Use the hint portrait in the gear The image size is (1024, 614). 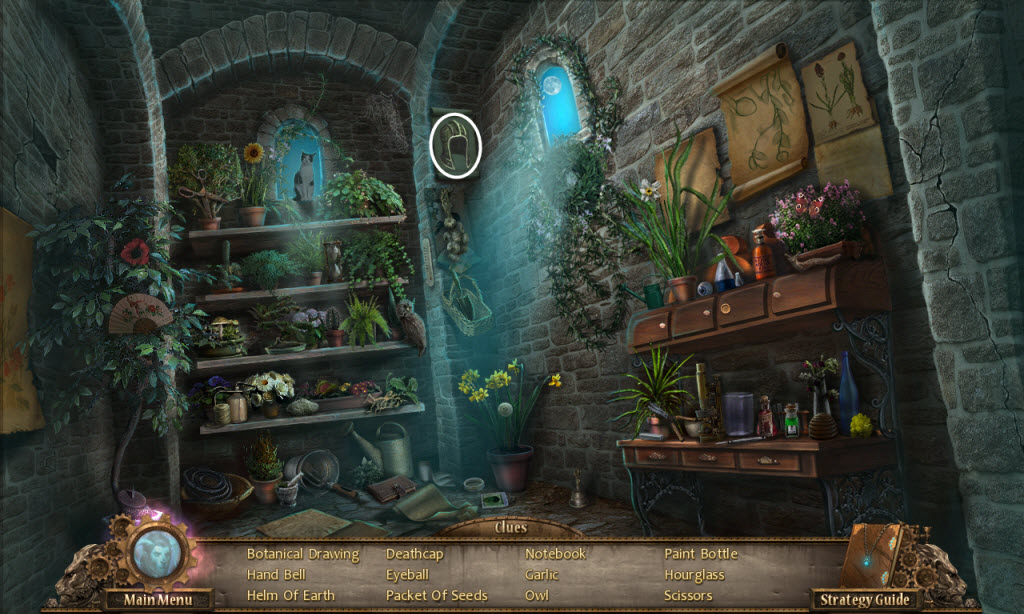[x=154, y=554]
